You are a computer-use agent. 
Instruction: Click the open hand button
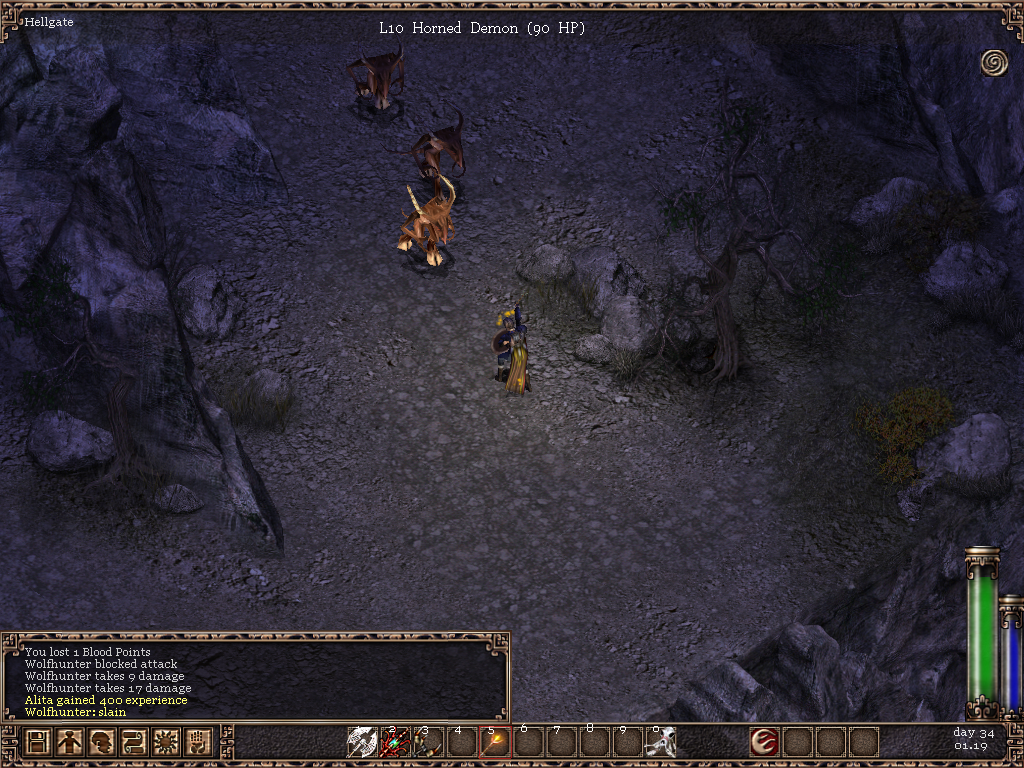click(198, 743)
